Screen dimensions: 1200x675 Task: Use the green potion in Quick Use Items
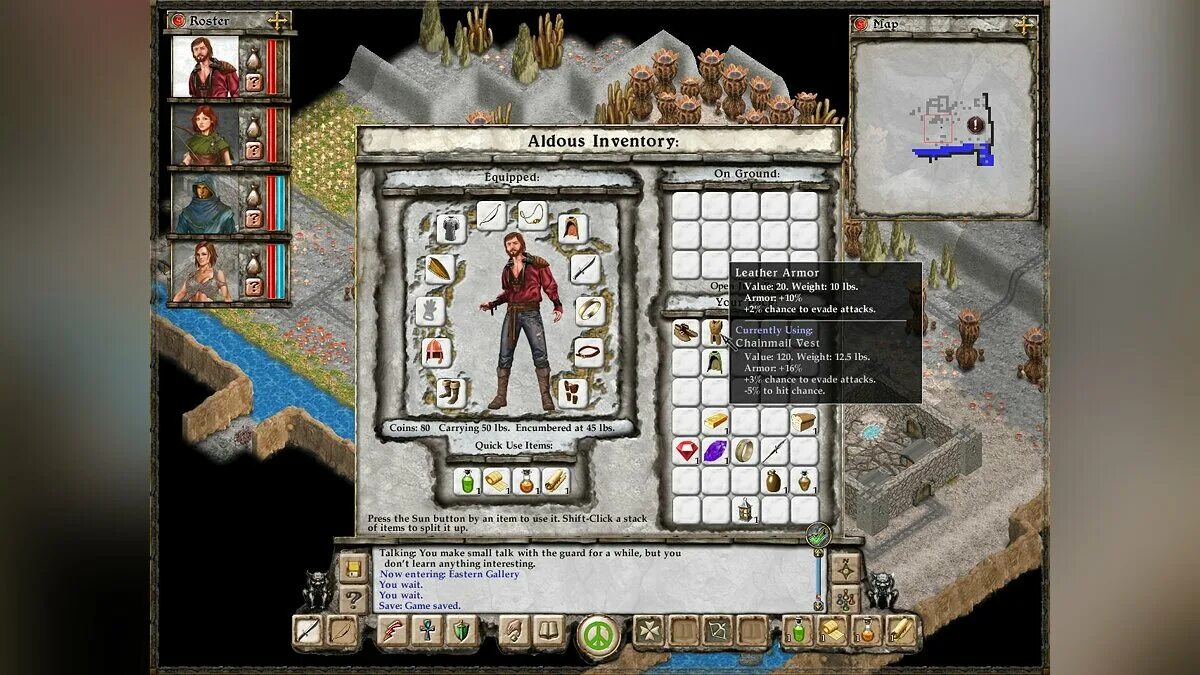(x=467, y=481)
